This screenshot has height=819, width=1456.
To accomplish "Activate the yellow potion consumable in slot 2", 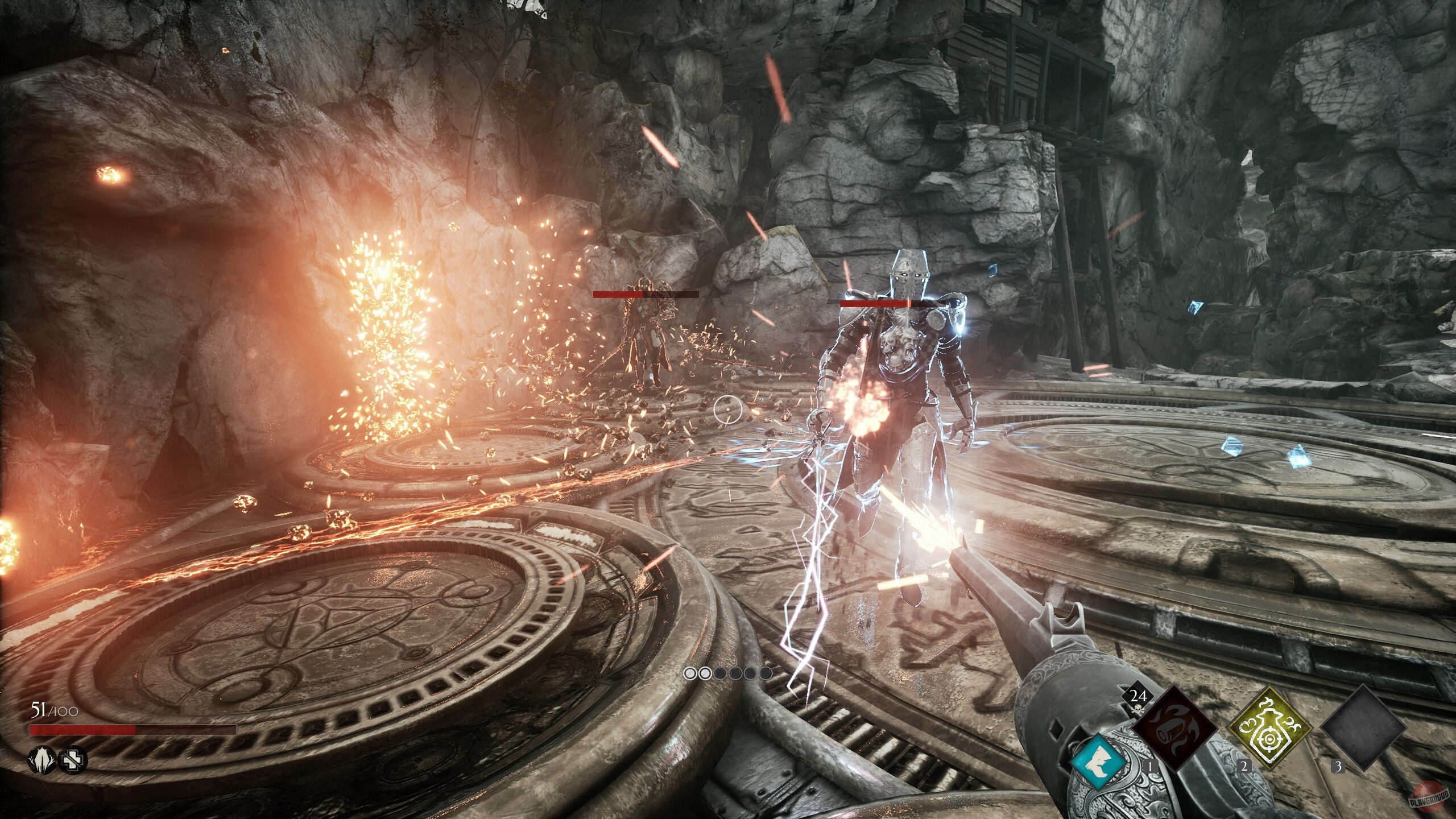I will [x=1269, y=729].
